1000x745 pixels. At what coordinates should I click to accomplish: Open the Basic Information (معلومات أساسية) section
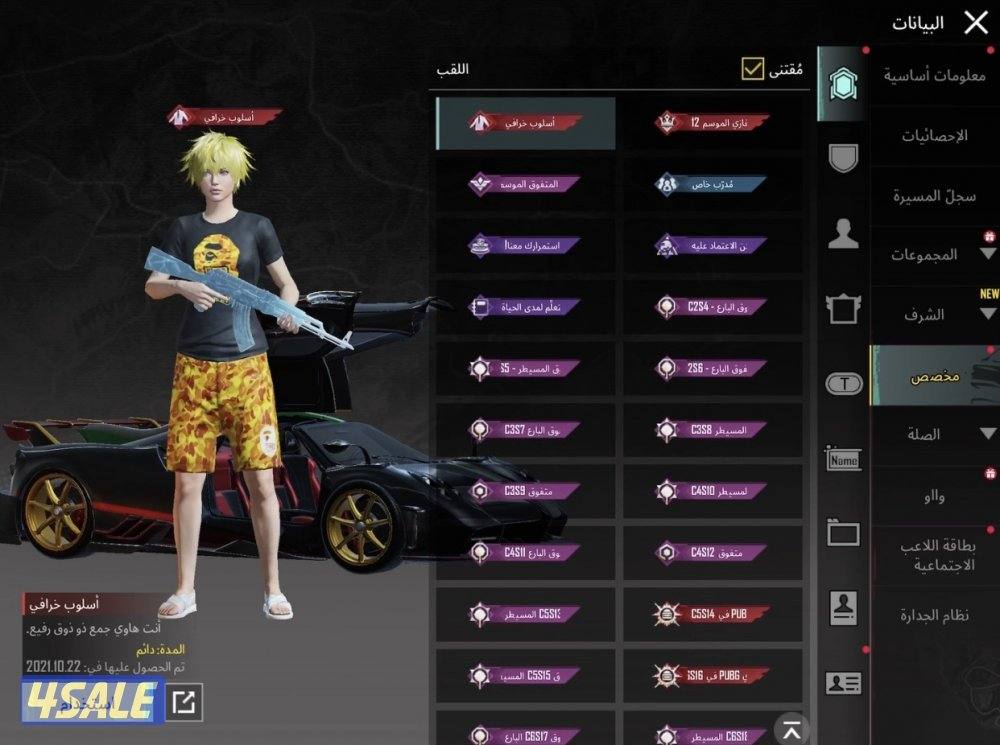[934, 74]
